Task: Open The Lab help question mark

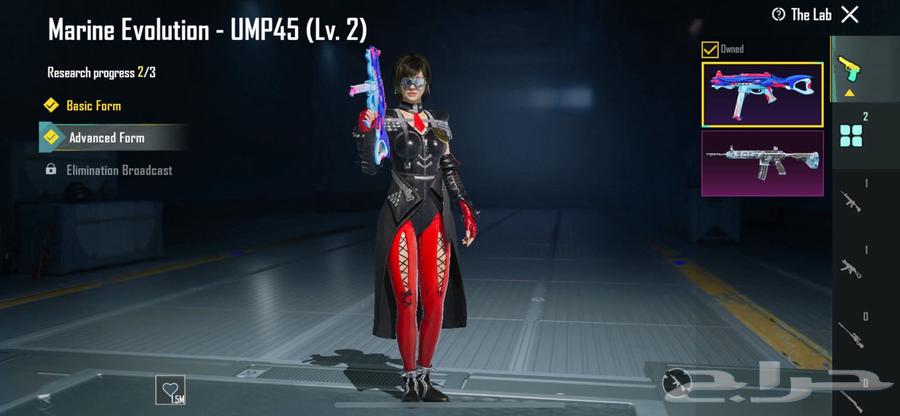Action: tap(779, 14)
